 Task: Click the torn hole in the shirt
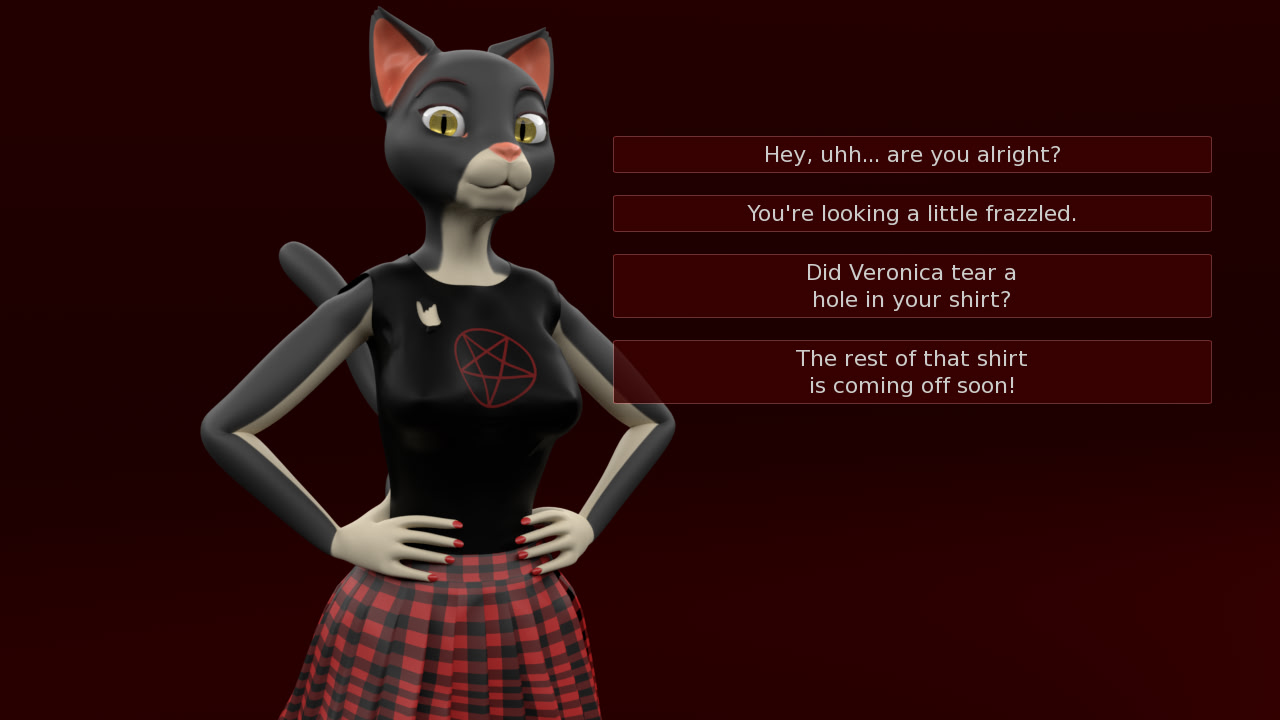point(430,310)
